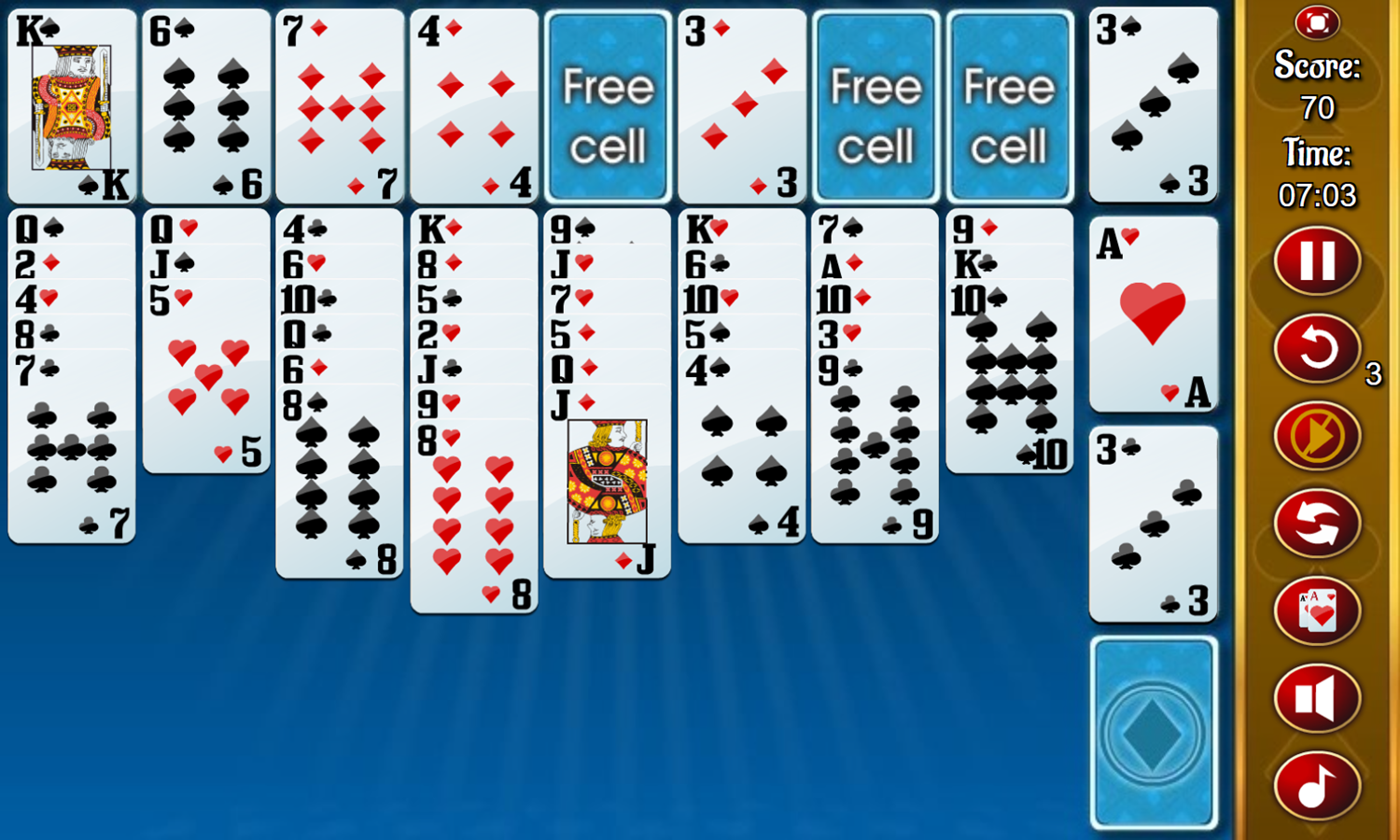This screenshot has width=1400, height=840.
Task: Undo the last move
Action: [x=1316, y=350]
